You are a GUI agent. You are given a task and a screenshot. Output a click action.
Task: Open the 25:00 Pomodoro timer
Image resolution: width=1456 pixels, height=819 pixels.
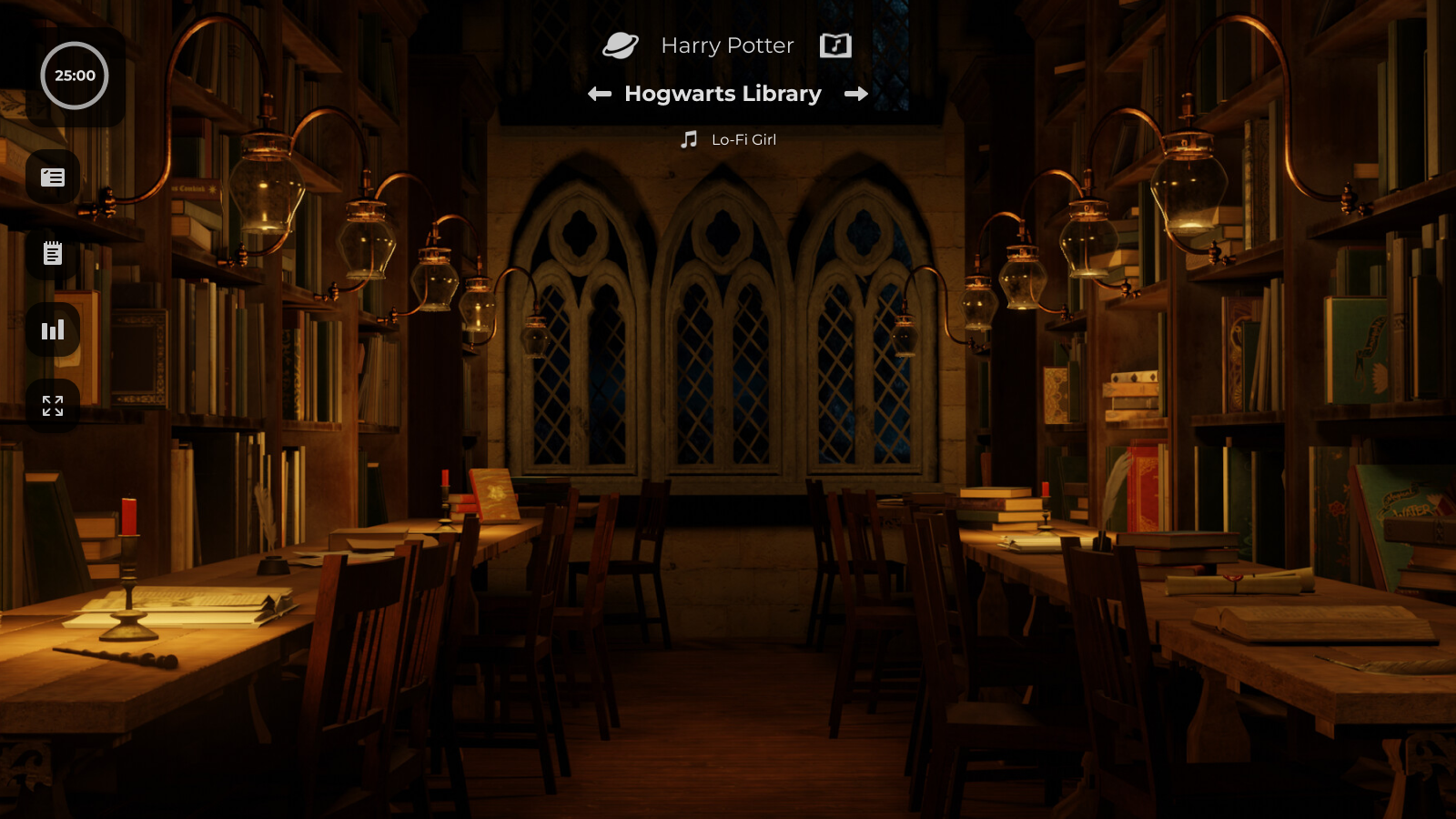(75, 76)
